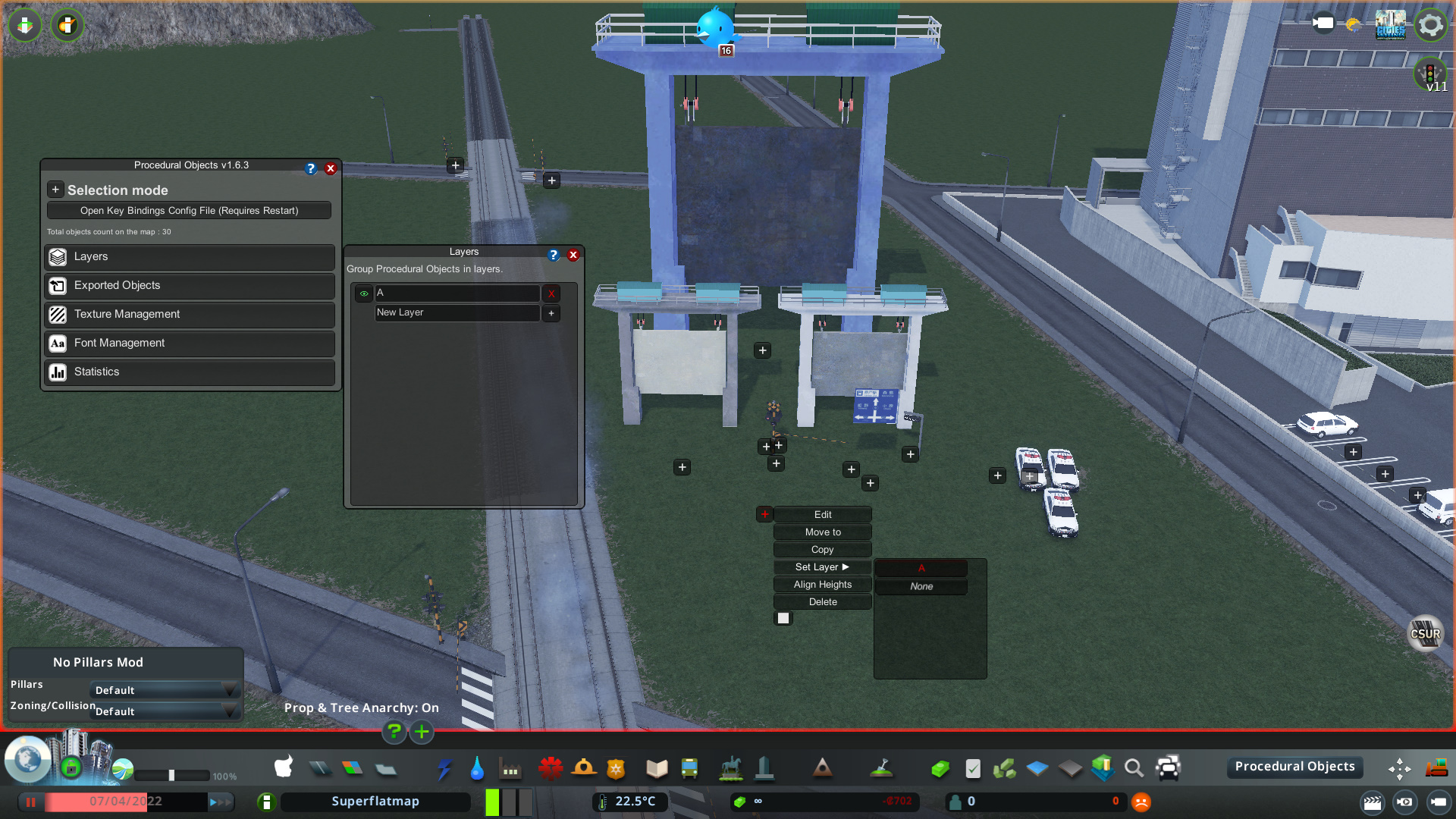The height and width of the screenshot is (819, 1456).
Task: Open the Statistics section of Procedural Objects
Action: (x=189, y=372)
